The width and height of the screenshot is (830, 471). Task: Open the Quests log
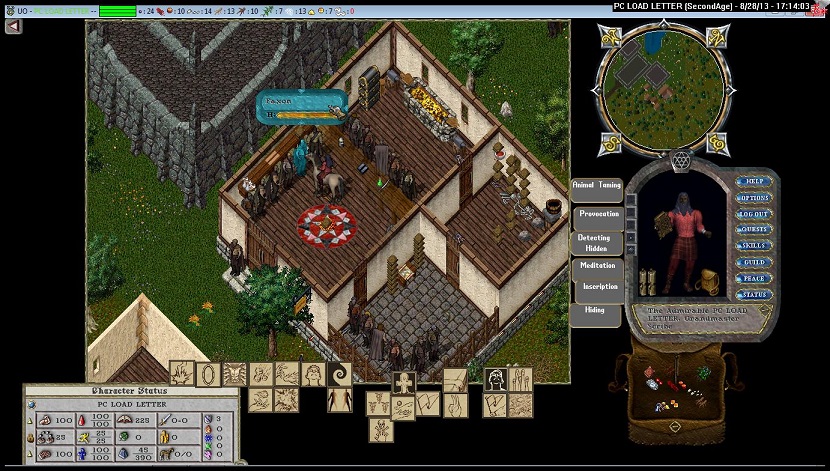point(754,230)
